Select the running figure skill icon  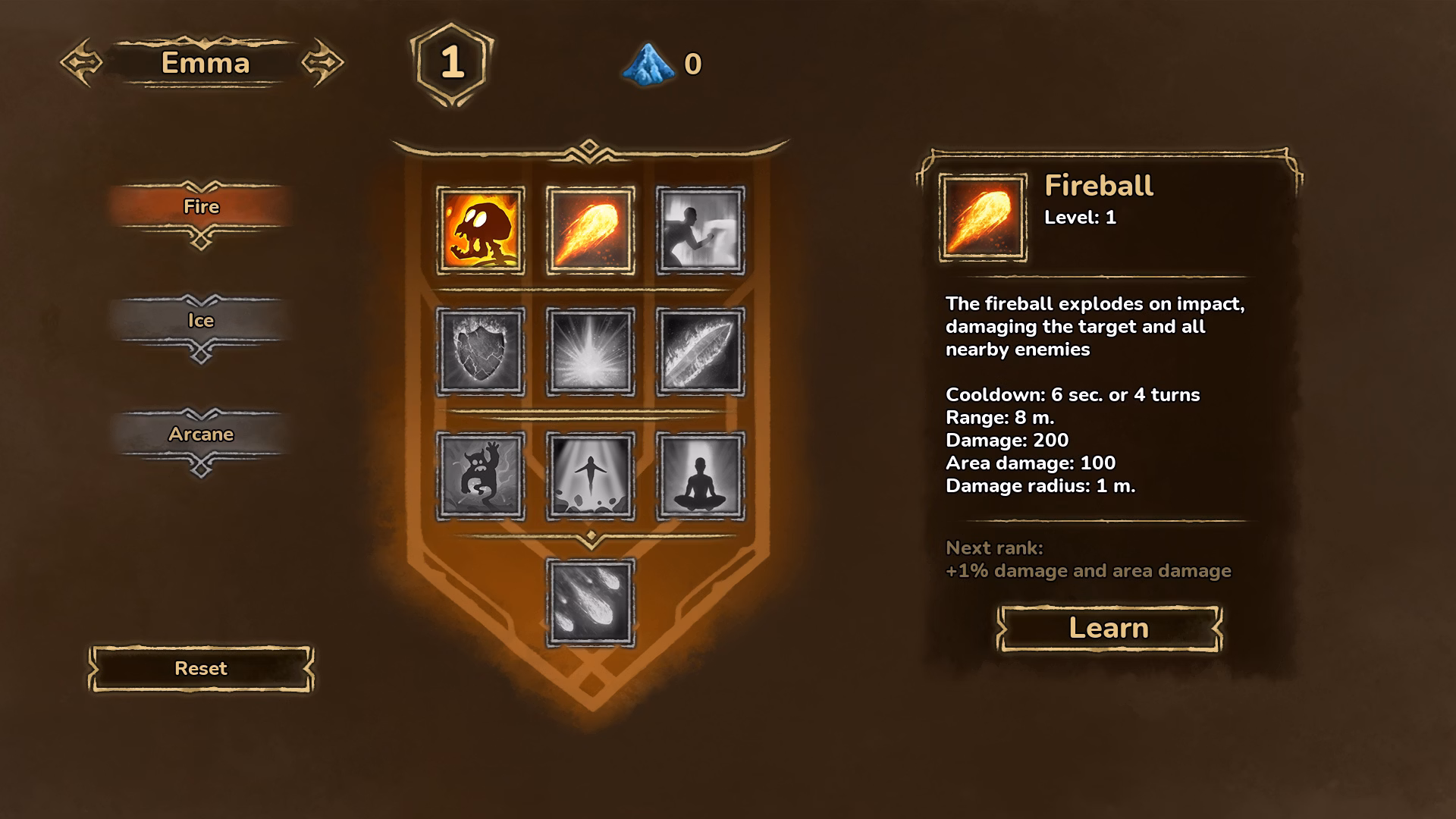click(x=700, y=231)
